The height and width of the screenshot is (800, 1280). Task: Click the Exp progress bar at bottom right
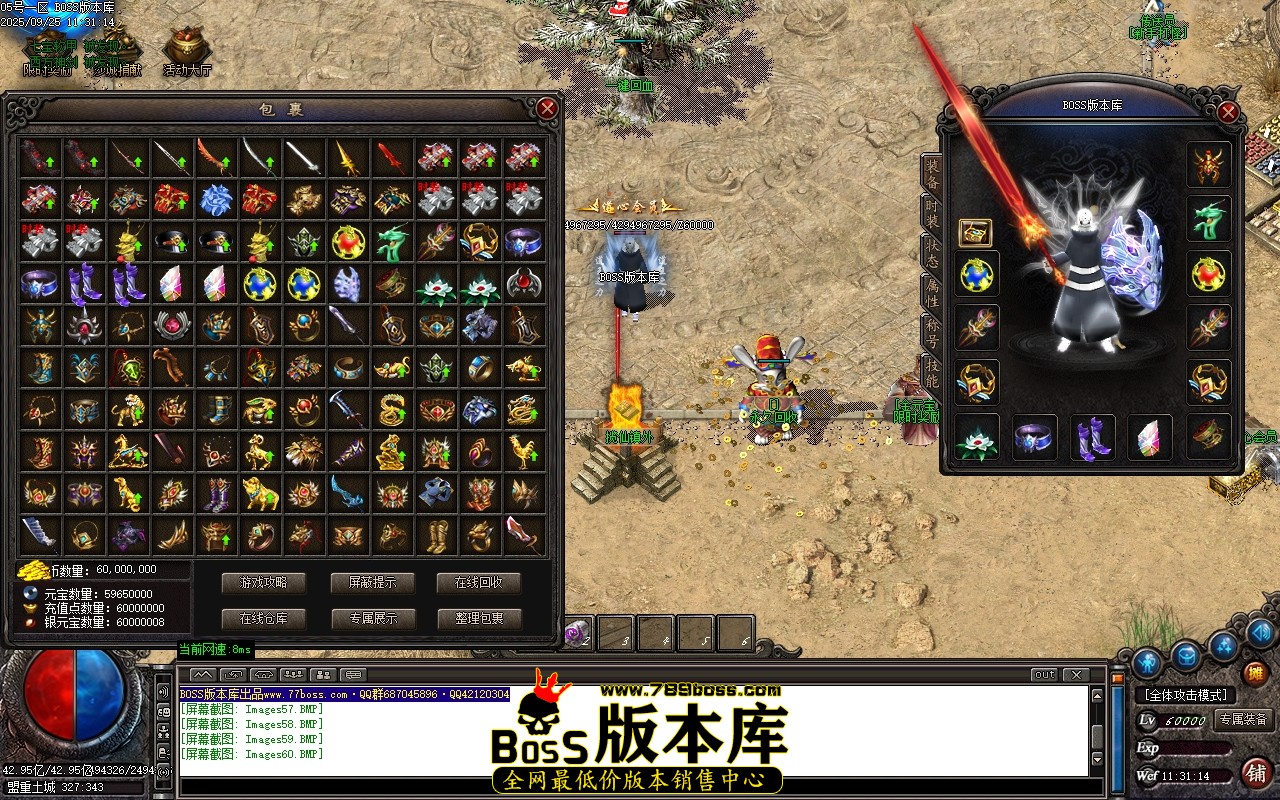pos(1195,748)
